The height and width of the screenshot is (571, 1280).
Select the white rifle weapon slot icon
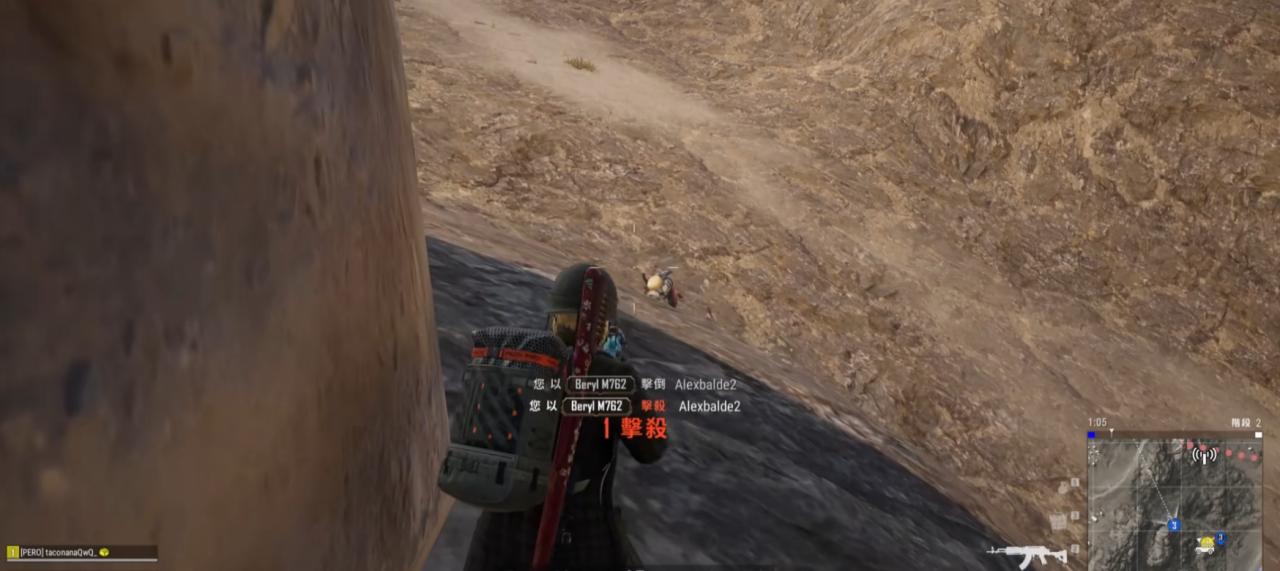coord(1025,555)
